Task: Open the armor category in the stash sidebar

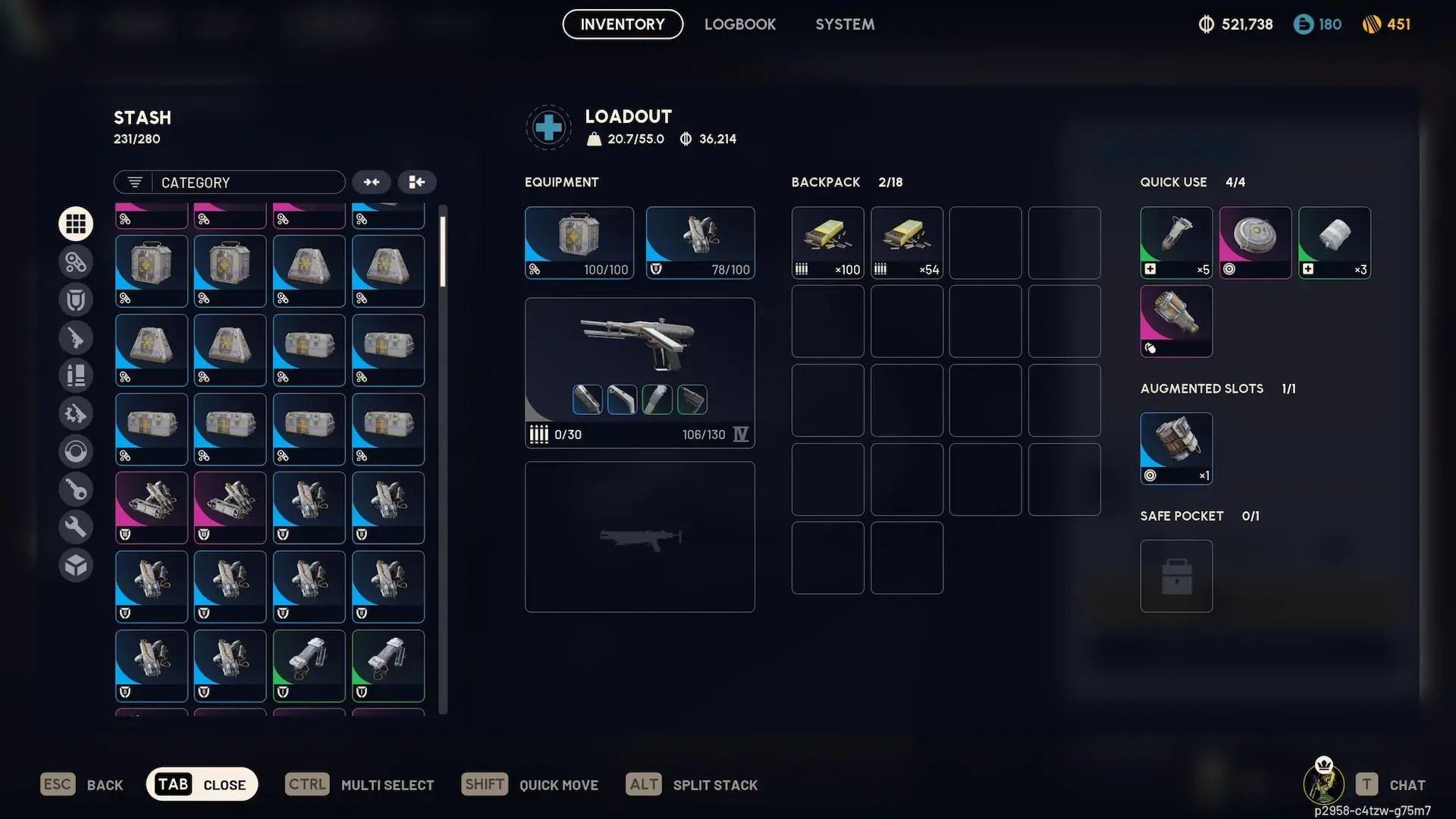Action: [76, 299]
